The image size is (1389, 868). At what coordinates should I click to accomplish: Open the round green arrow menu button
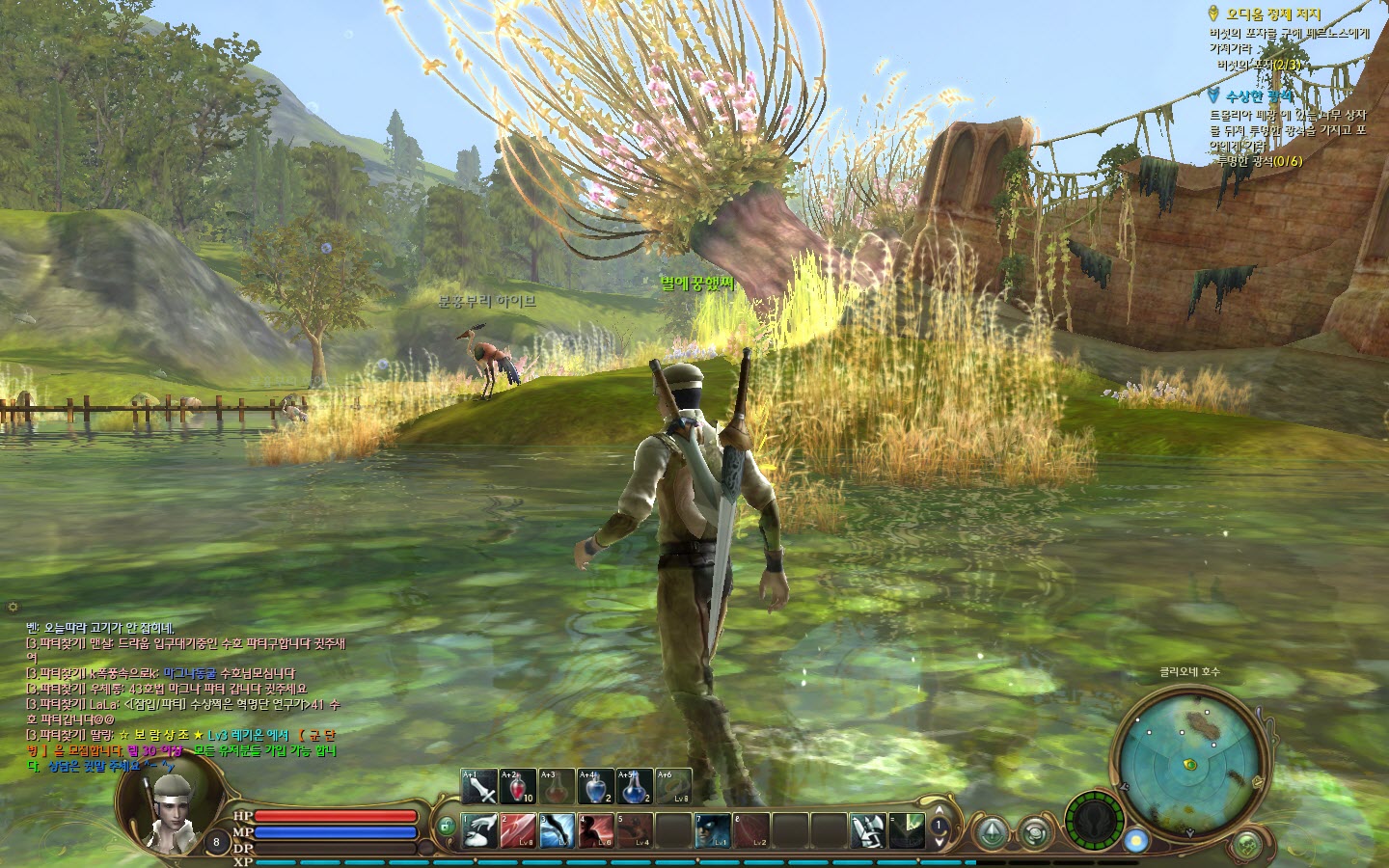click(991, 831)
